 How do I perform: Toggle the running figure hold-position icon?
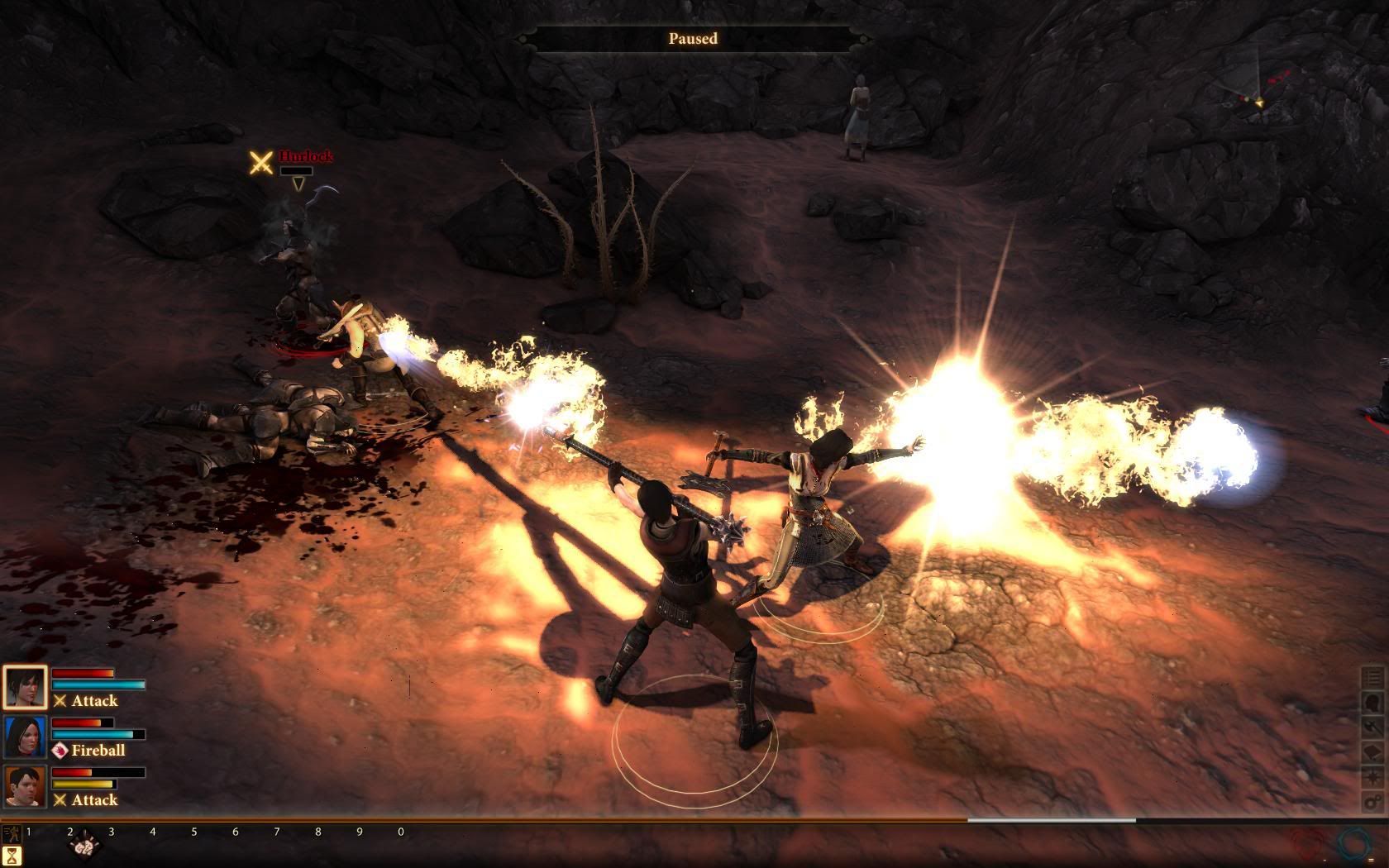[11, 833]
